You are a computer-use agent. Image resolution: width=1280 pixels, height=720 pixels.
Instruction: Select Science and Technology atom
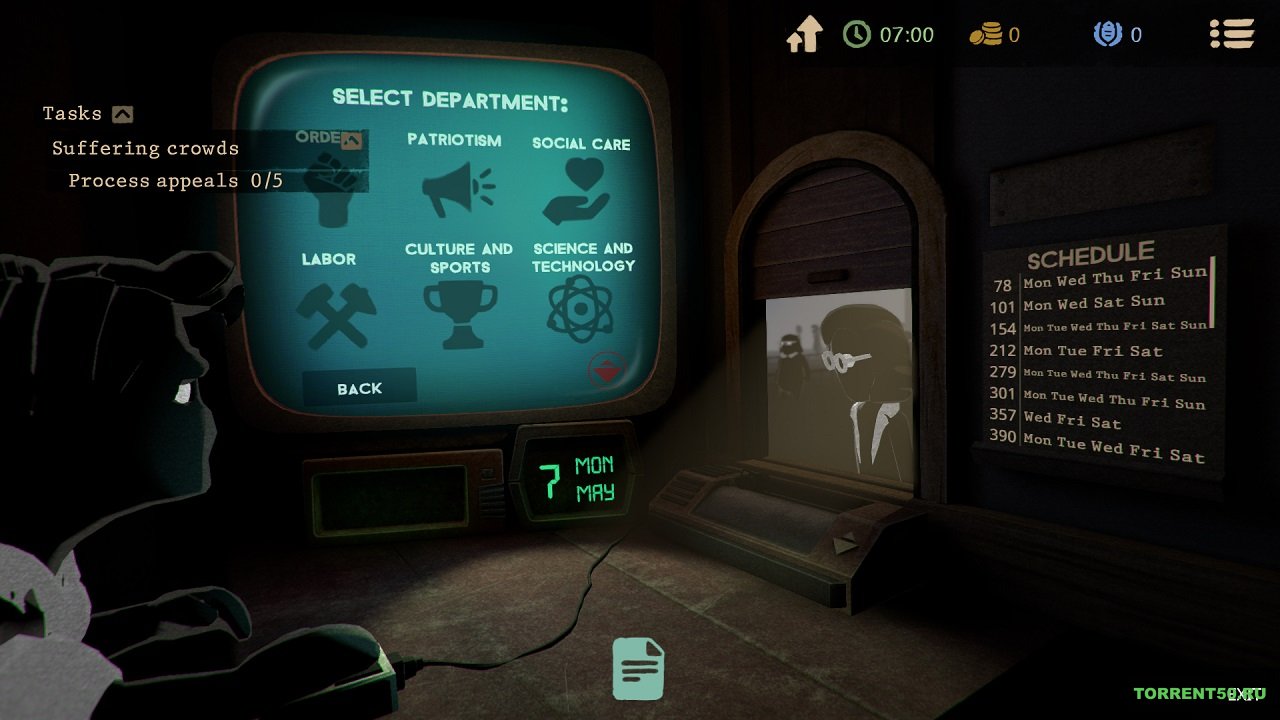pos(582,308)
